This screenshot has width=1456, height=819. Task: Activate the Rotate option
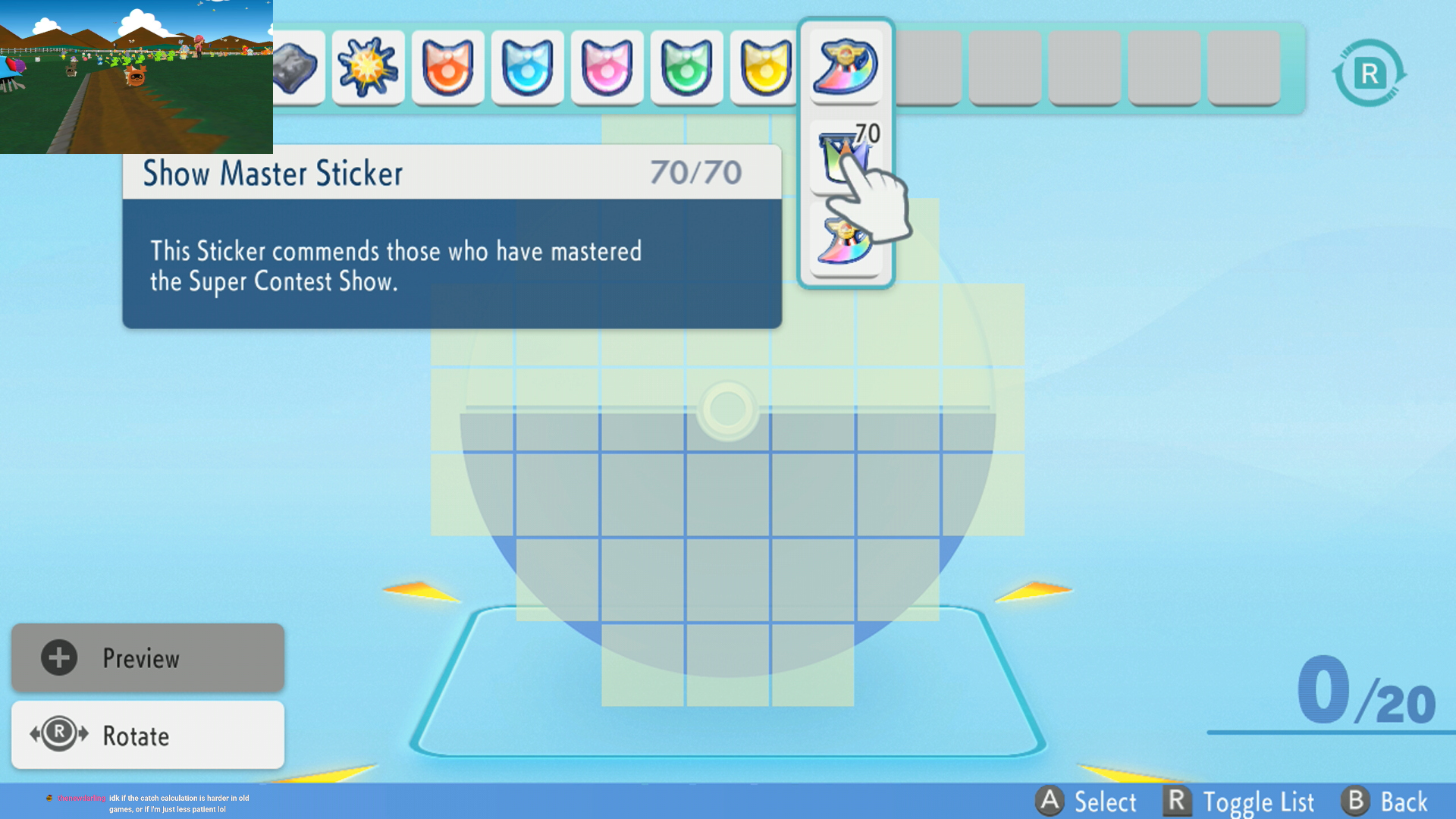click(x=148, y=735)
